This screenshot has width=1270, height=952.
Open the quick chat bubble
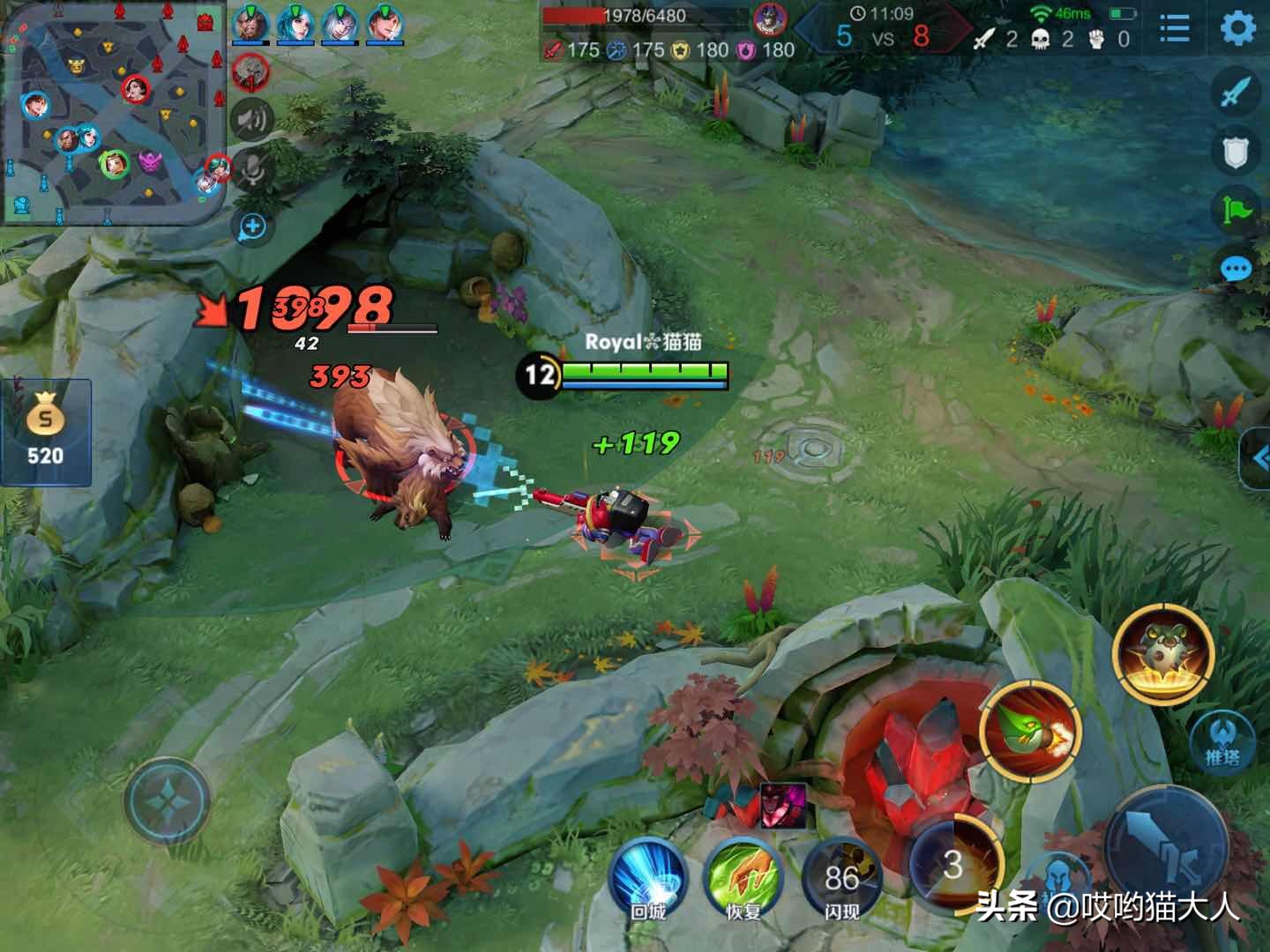point(1236,268)
